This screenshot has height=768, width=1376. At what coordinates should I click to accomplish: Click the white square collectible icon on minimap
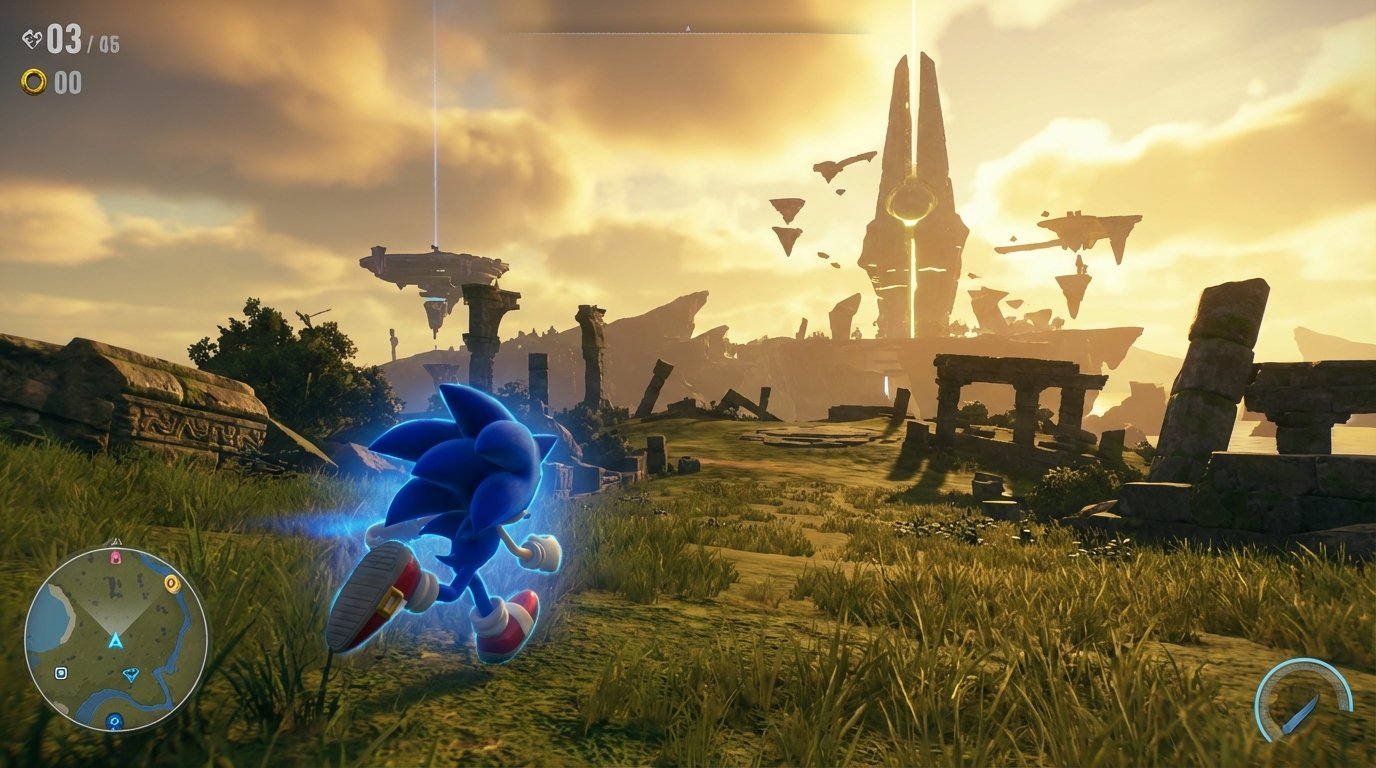click(x=60, y=672)
